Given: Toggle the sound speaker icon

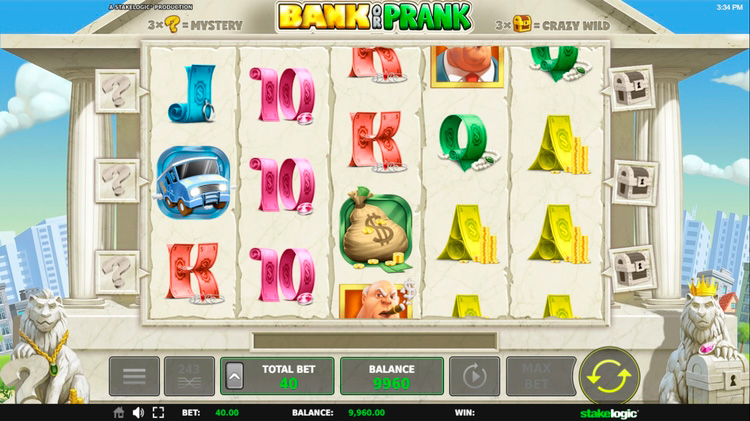Looking at the screenshot, I should point(138,412).
